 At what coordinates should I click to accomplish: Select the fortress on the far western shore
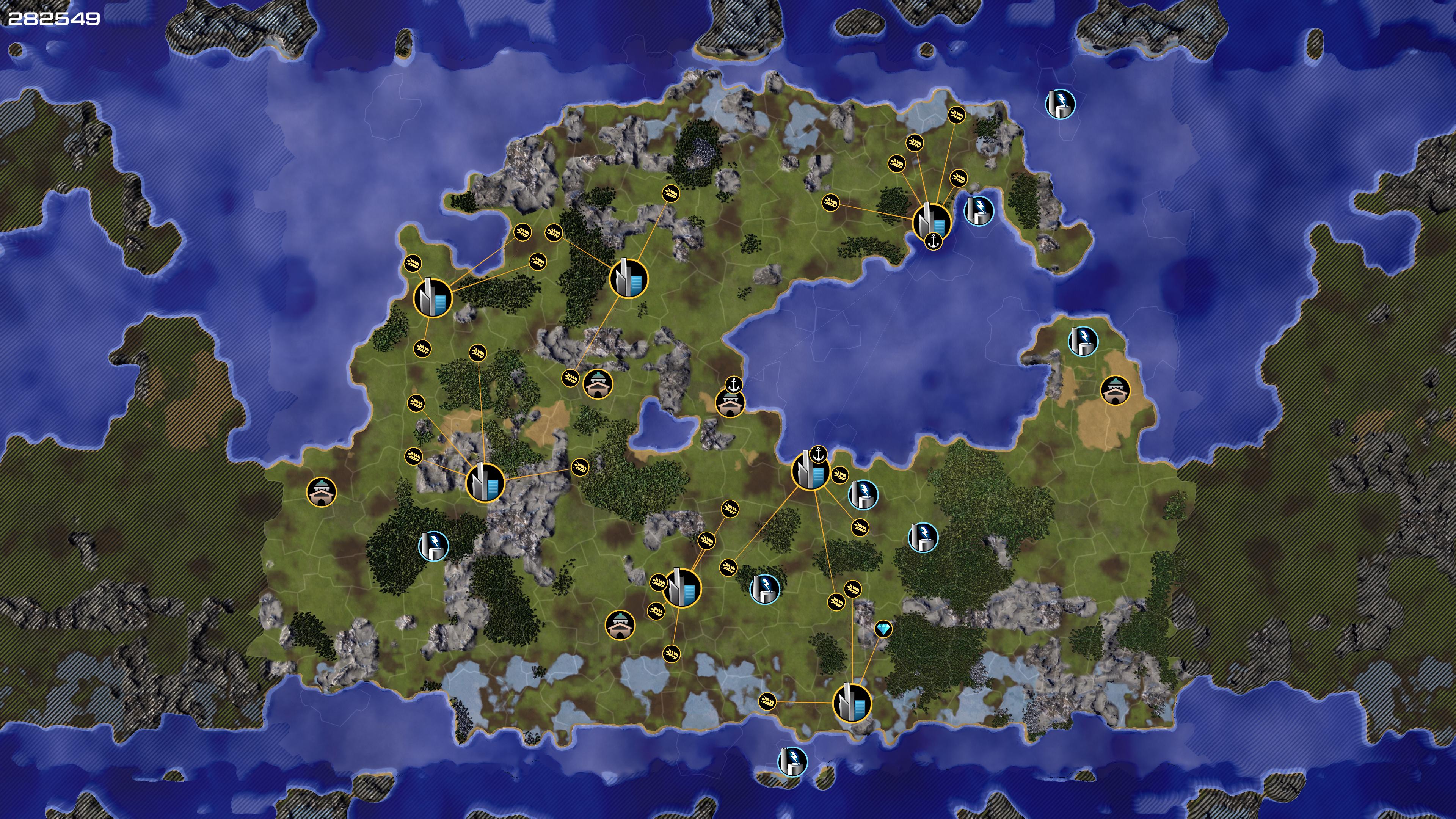click(322, 492)
